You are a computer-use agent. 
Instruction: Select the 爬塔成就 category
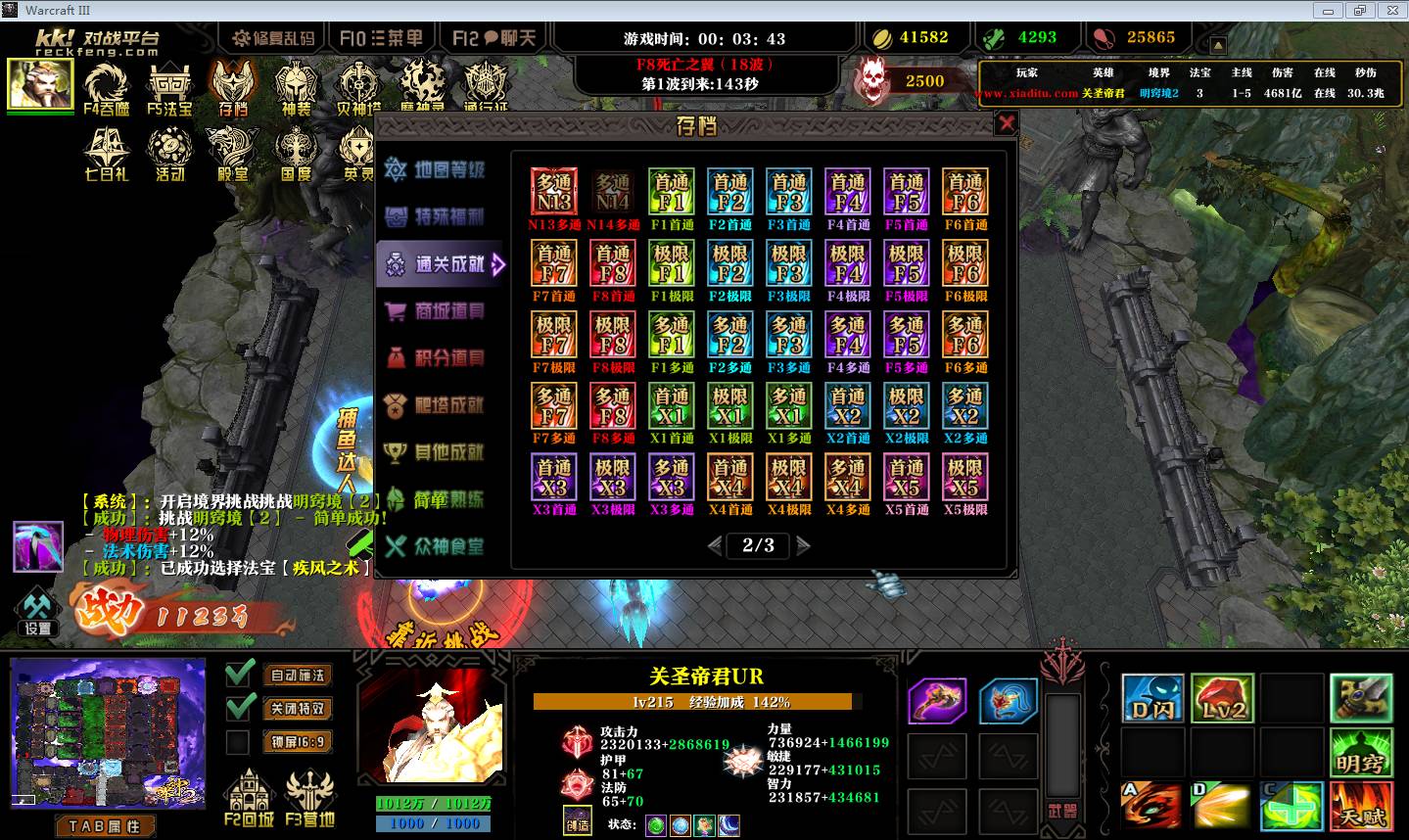pos(437,405)
